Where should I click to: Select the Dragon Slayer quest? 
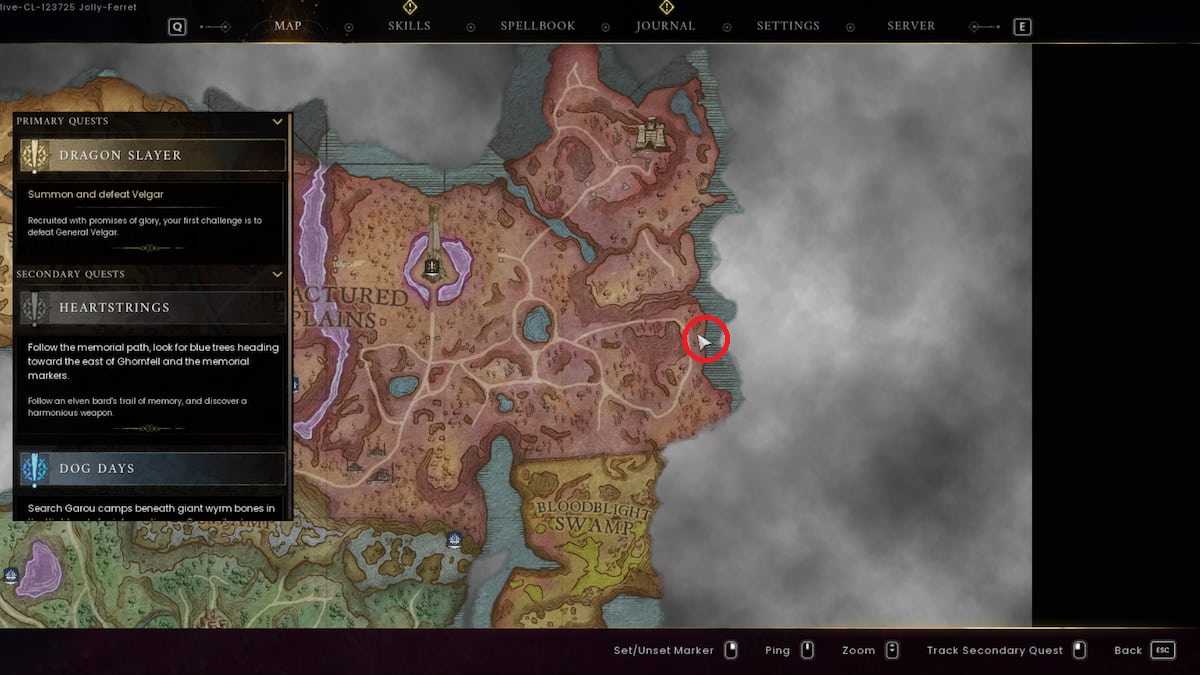pyautogui.click(x=153, y=156)
